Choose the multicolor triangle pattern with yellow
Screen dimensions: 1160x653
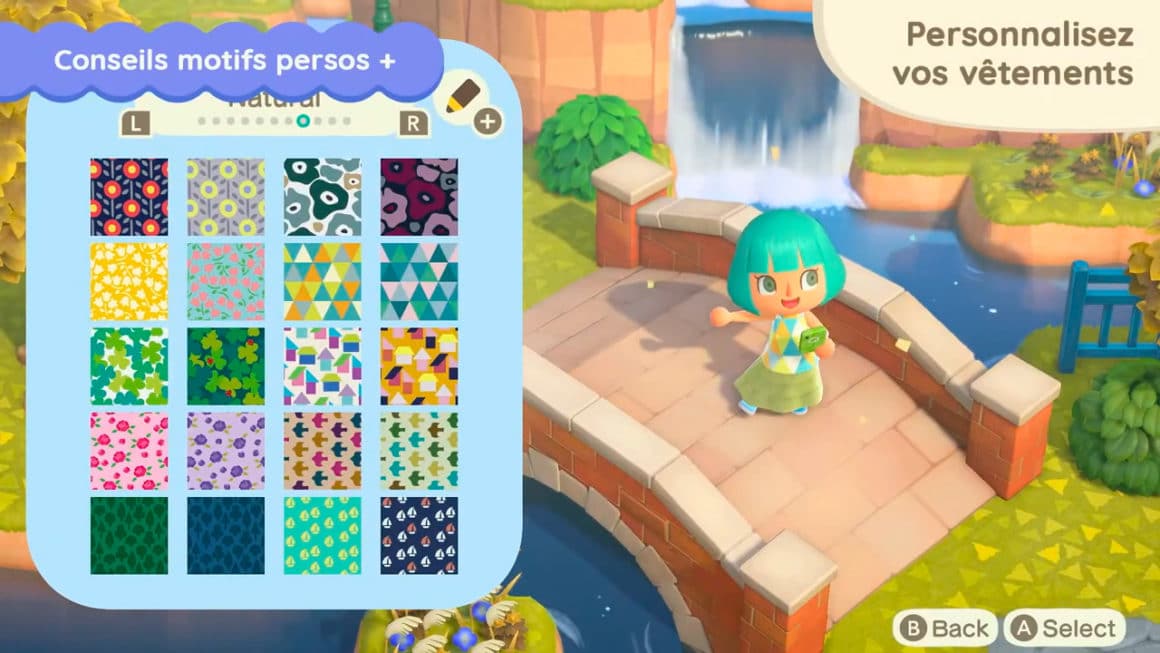[x=322, y=282]
